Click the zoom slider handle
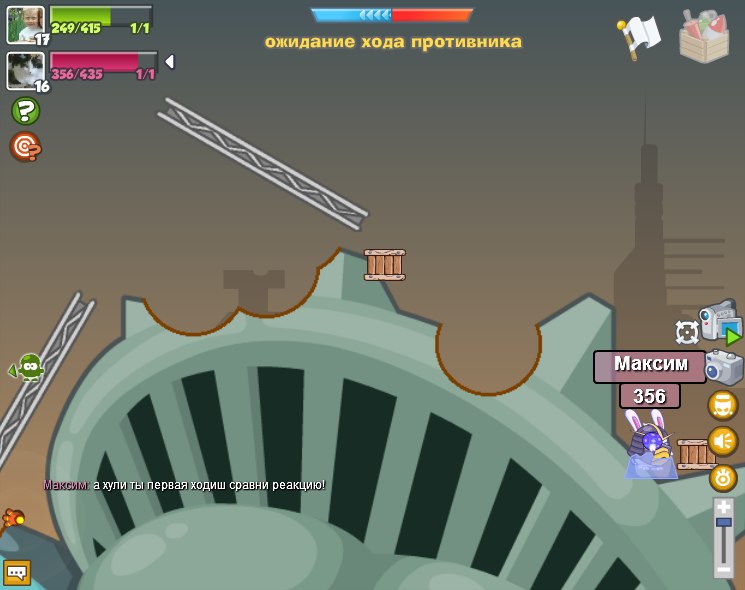The height and width of the screenshot is (590, 745). point(724,523)
